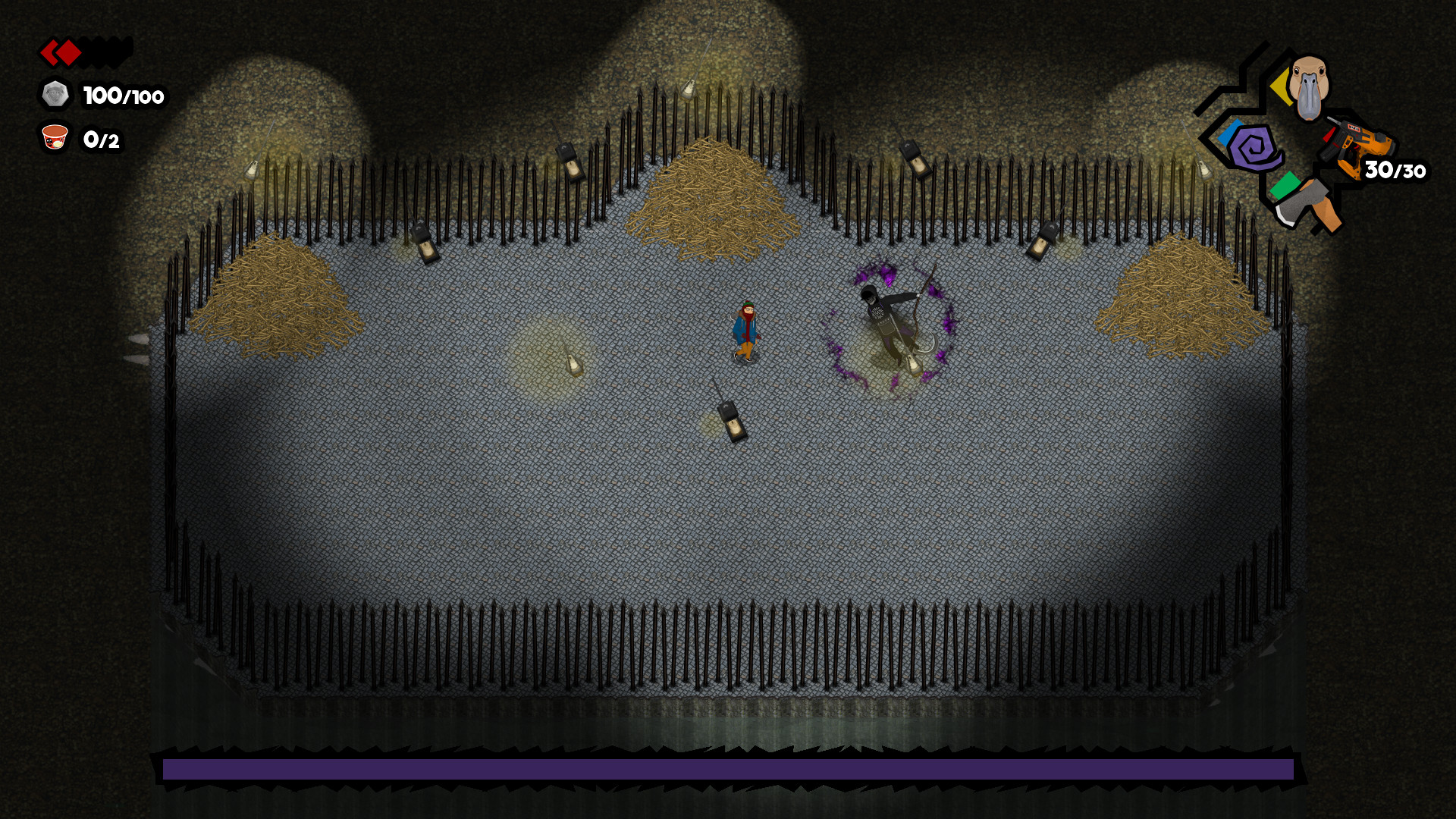Select the first red health diamond
The width and height of the screenshot is (1456, 819).
pyautogui.click(x=50, y=53)
